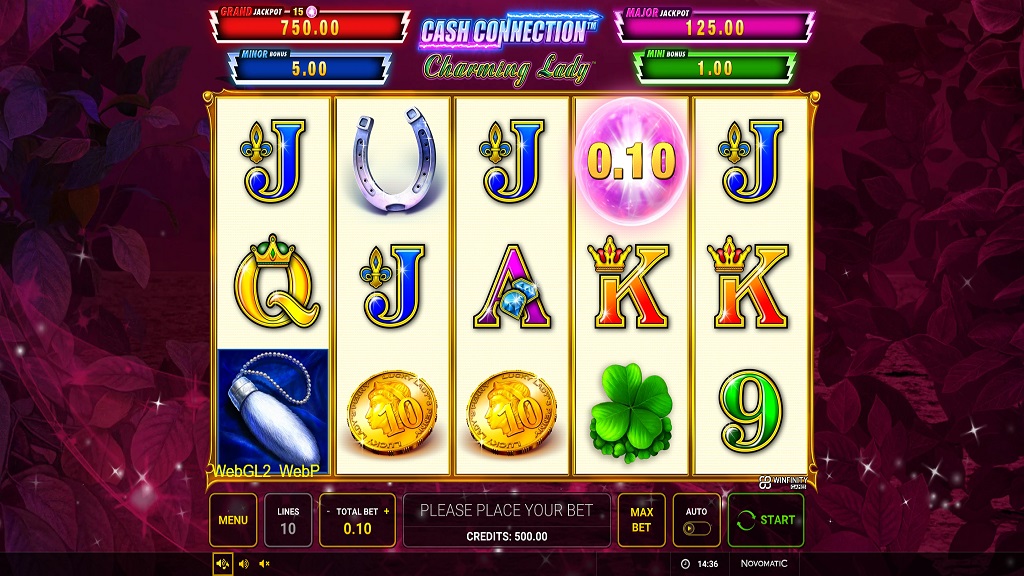Select the highlighted full sound icon
The width and height of the screenshot is (1024, 576).
click(x=223, y=564)
